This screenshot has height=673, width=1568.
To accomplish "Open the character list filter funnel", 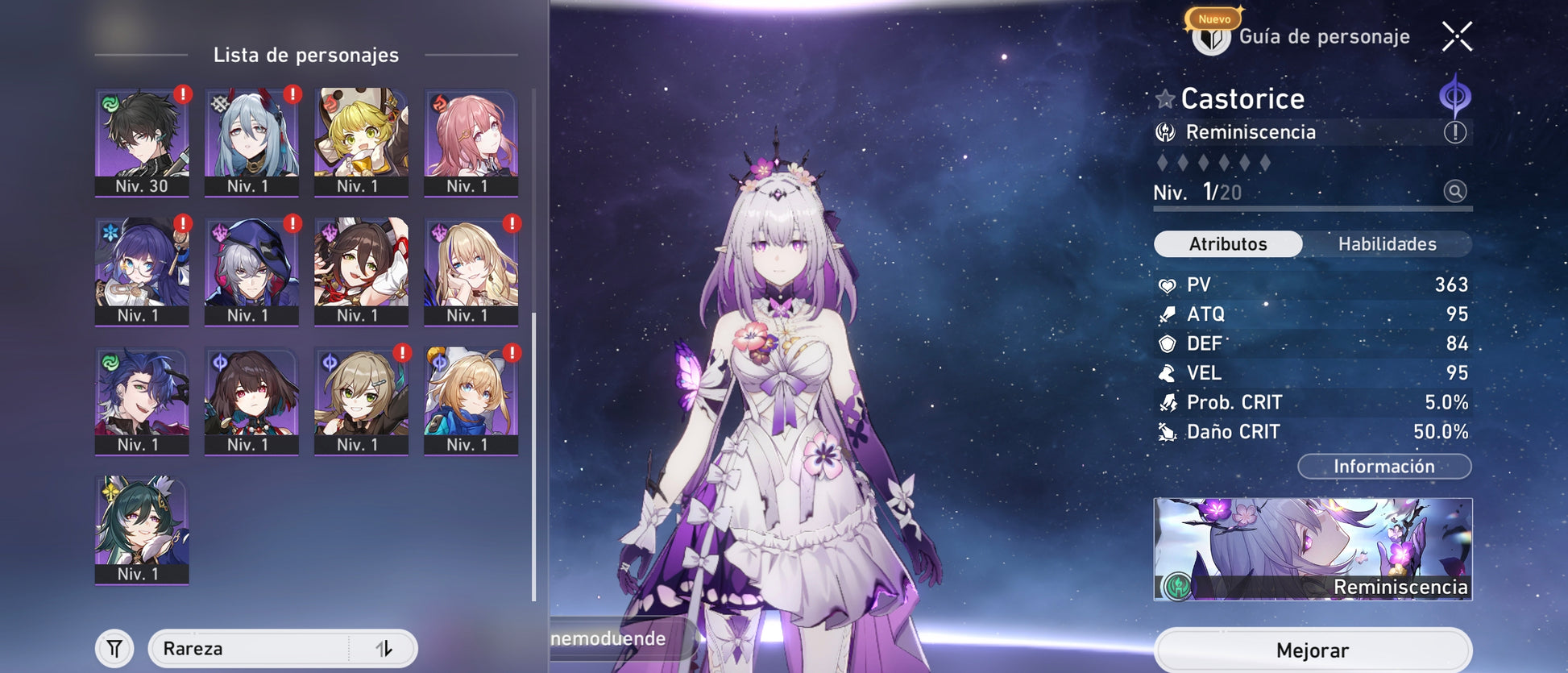I will [x=115, y=649].
